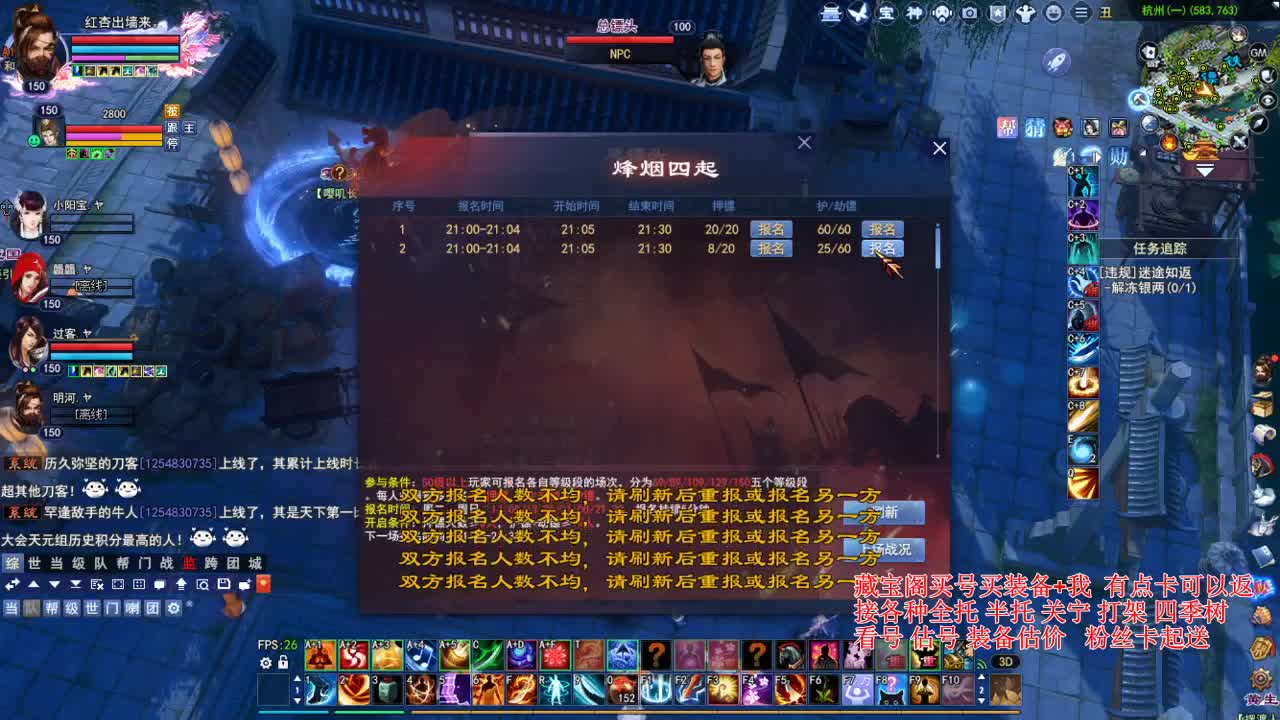Click the 刷新 refresh button in the 烽烟四起 window
Image resolution: width=1280 pixels, height=720 pixels.
coord(885,512)
